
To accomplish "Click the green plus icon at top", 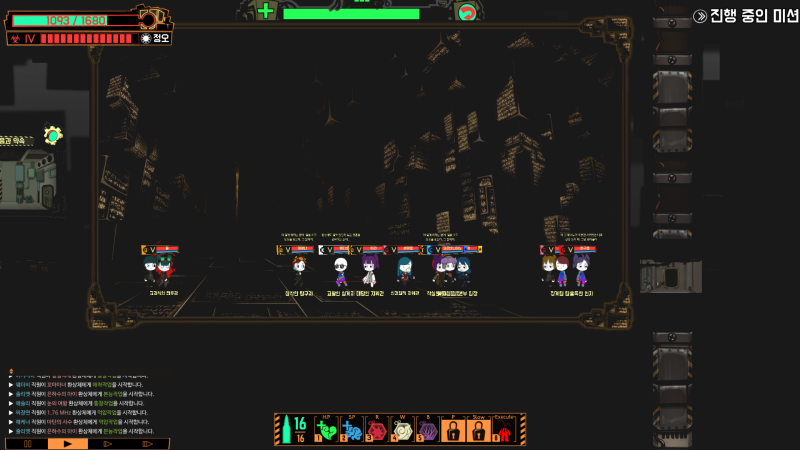I will point(265,11).
